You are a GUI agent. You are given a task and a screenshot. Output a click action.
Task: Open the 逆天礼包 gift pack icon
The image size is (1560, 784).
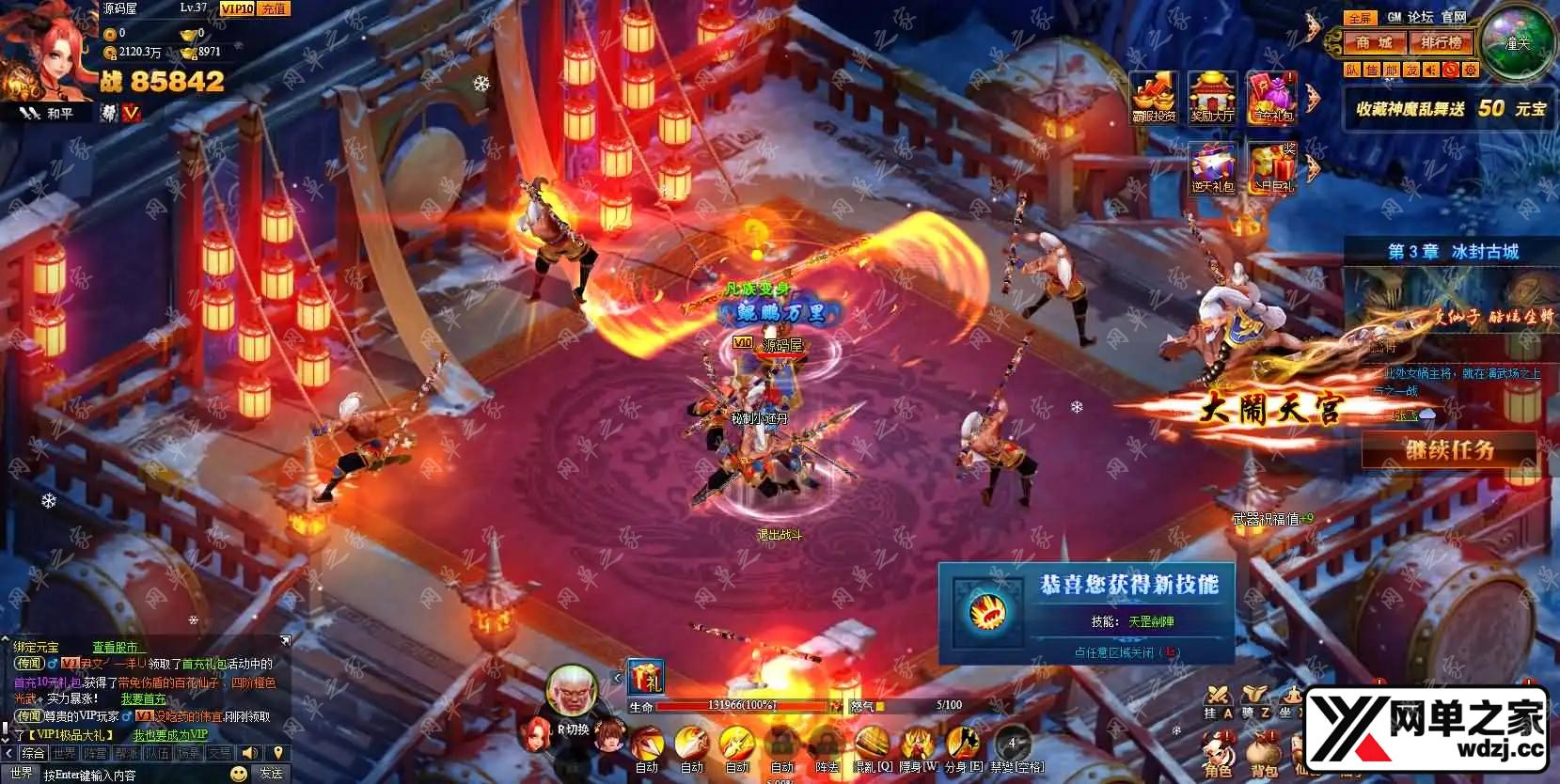pos(1212,167)
